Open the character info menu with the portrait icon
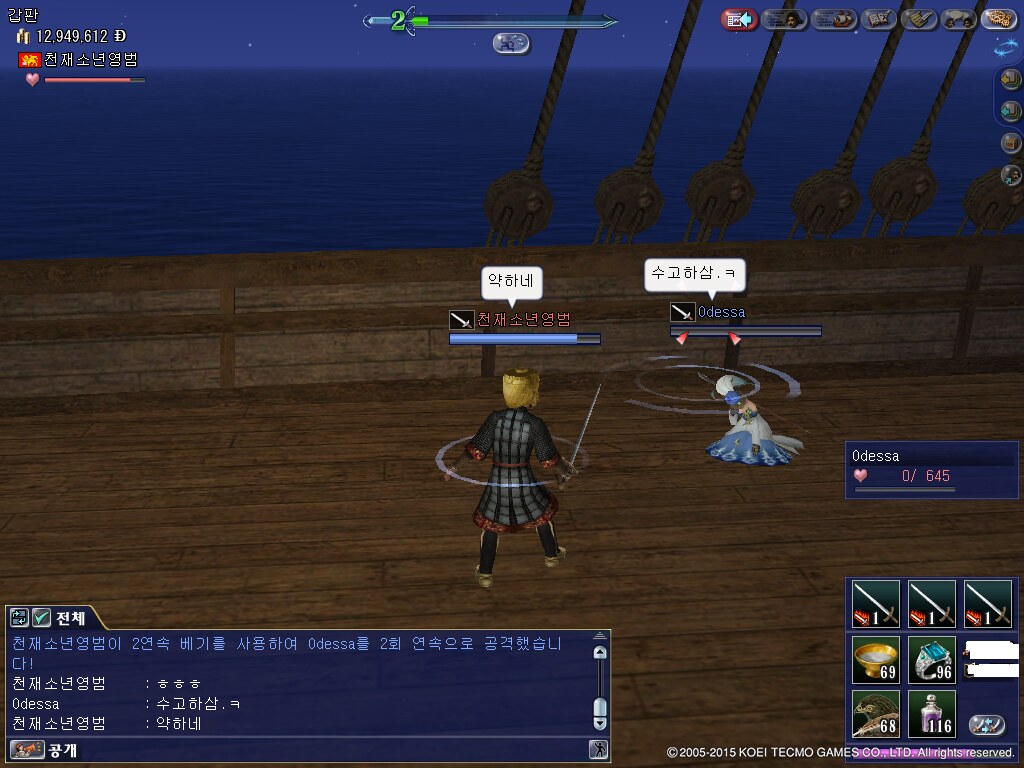1024x768 pixels. (785, 19)
